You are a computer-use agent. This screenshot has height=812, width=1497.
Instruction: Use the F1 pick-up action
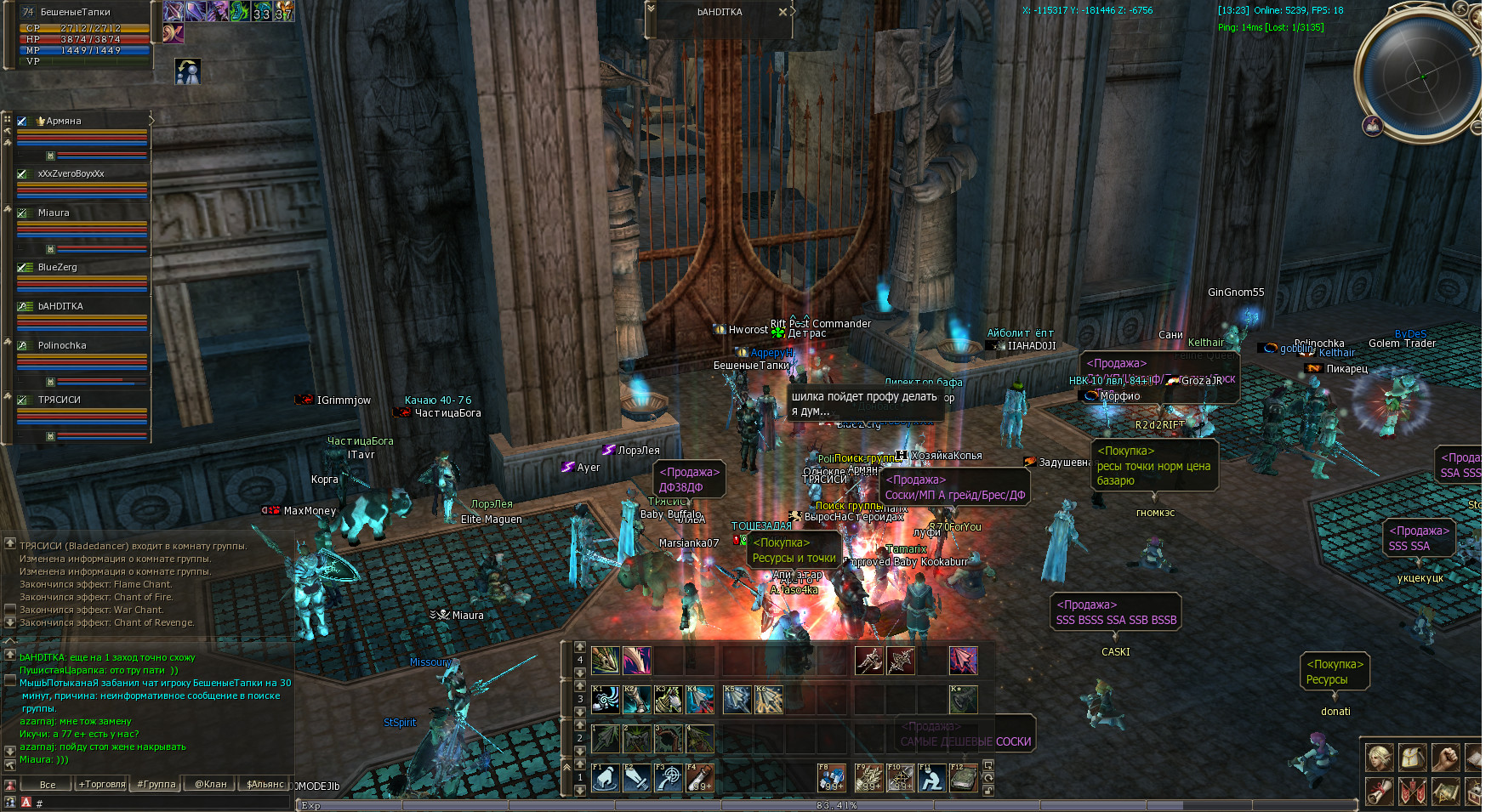click(x=605, y=778)
